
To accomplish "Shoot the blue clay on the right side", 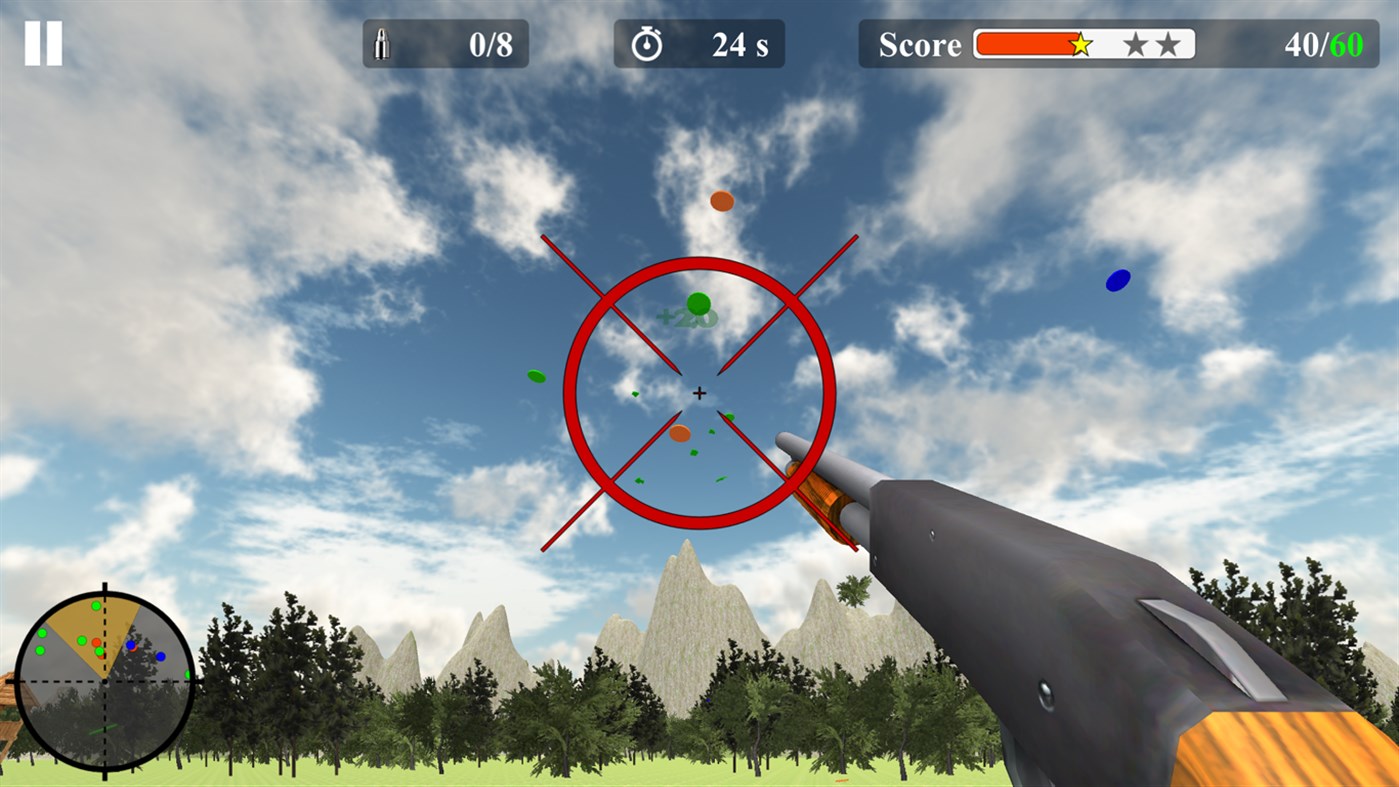I will pyautogui.click(x=1117, y=281).
